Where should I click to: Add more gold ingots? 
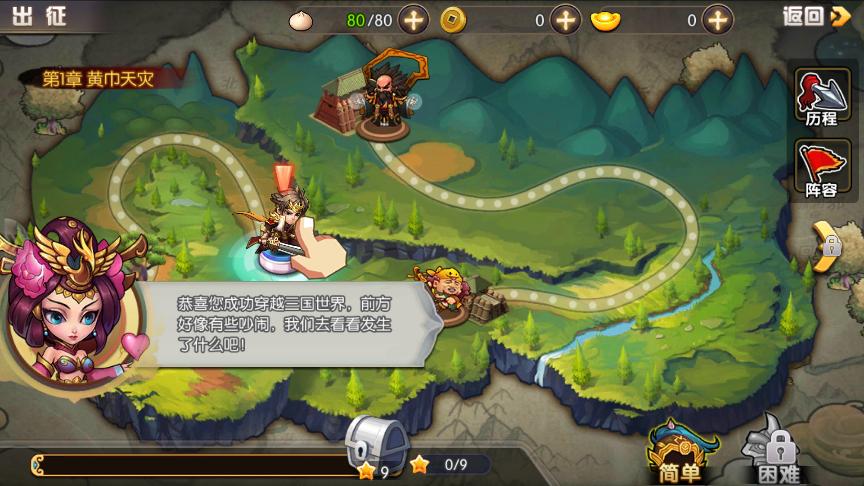(x=717, y=19)
